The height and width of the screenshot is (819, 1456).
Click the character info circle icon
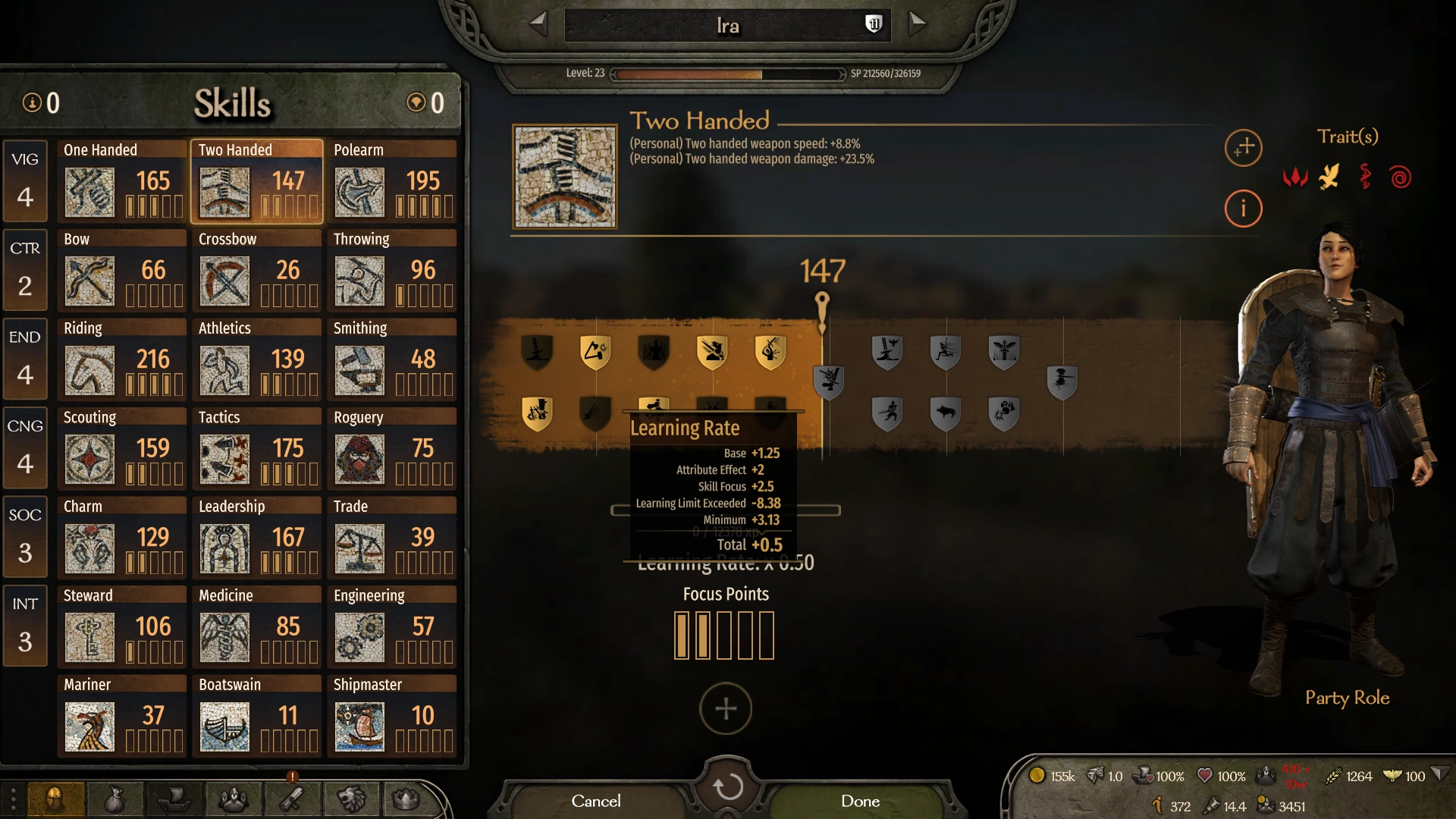click(x=1243, y=209)
